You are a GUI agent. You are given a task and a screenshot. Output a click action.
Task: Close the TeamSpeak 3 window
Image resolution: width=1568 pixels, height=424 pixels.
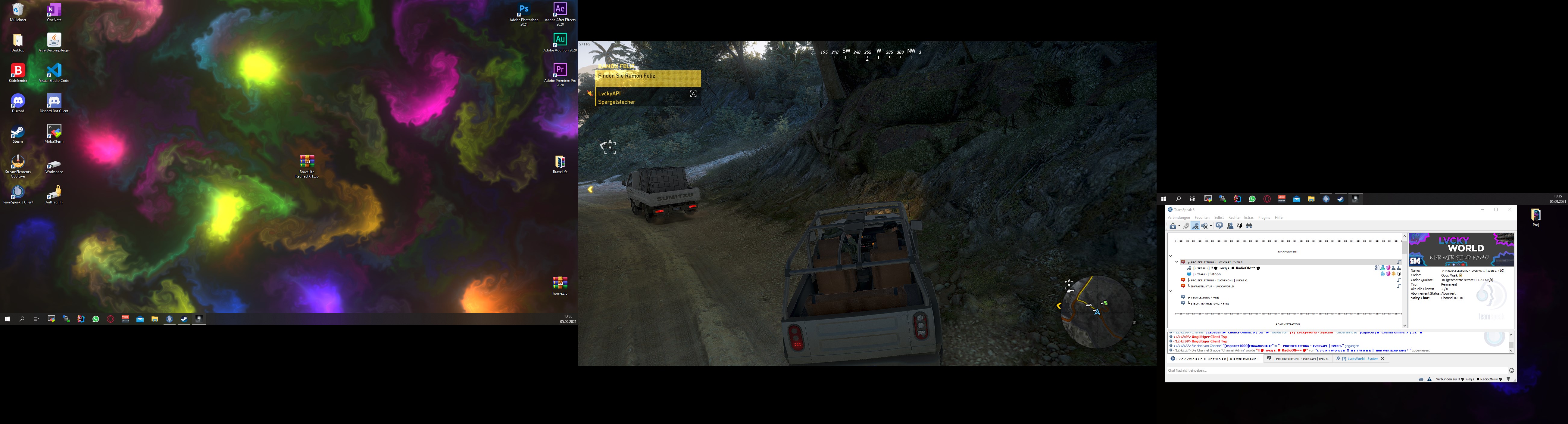tap(1510, 210)
